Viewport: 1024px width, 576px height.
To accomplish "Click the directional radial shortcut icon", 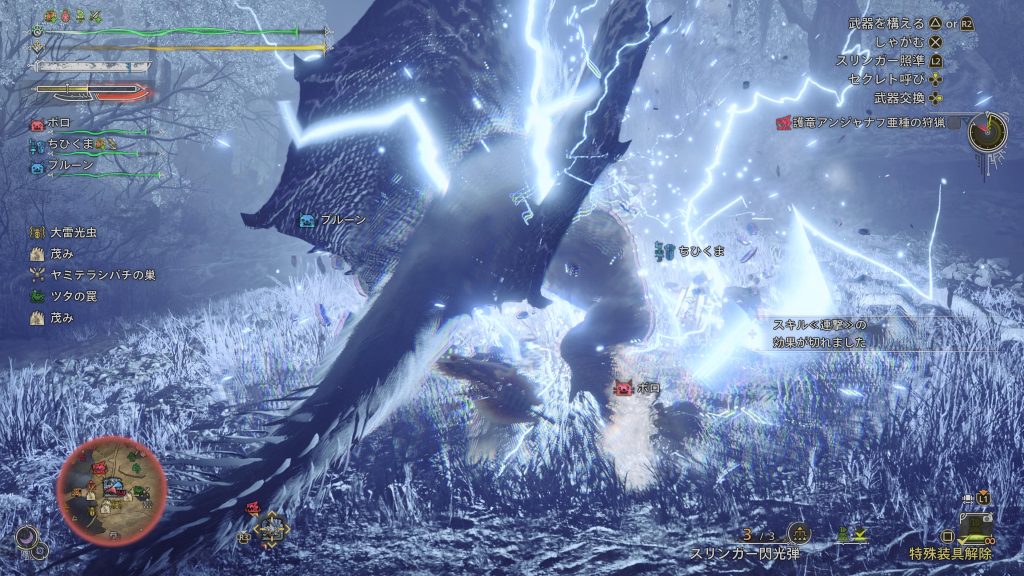I will pyautogui.click(x=270, y=532).
